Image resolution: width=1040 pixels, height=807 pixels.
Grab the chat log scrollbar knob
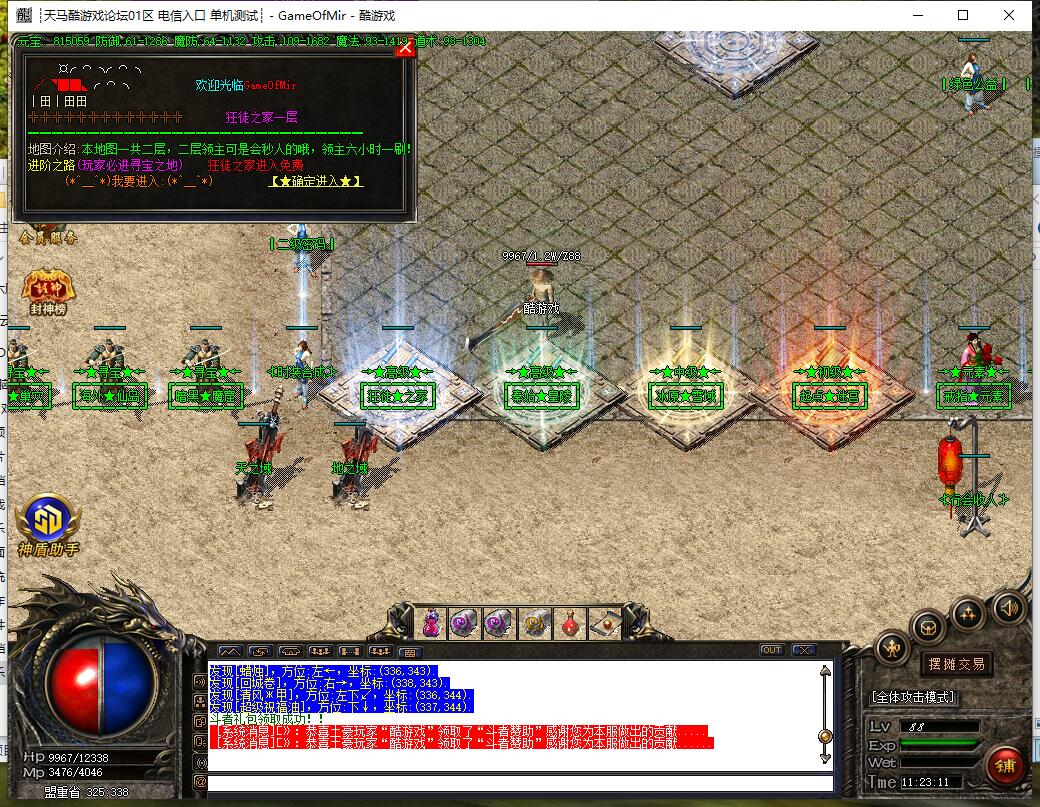pos(825,736)
